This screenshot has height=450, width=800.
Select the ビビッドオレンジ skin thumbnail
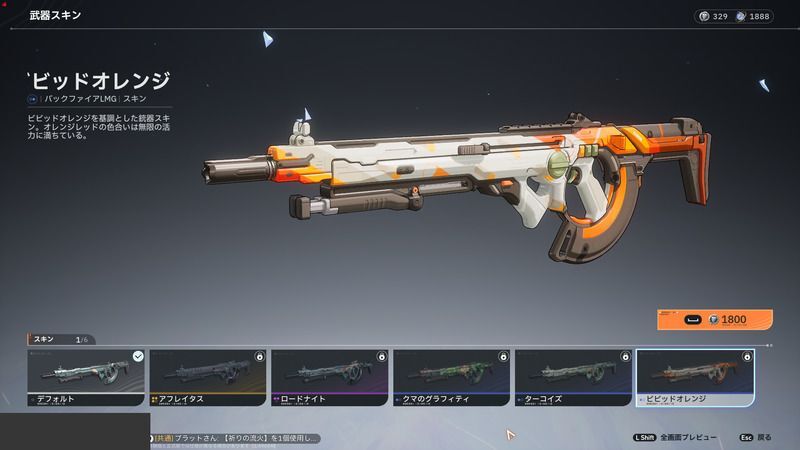695,378
